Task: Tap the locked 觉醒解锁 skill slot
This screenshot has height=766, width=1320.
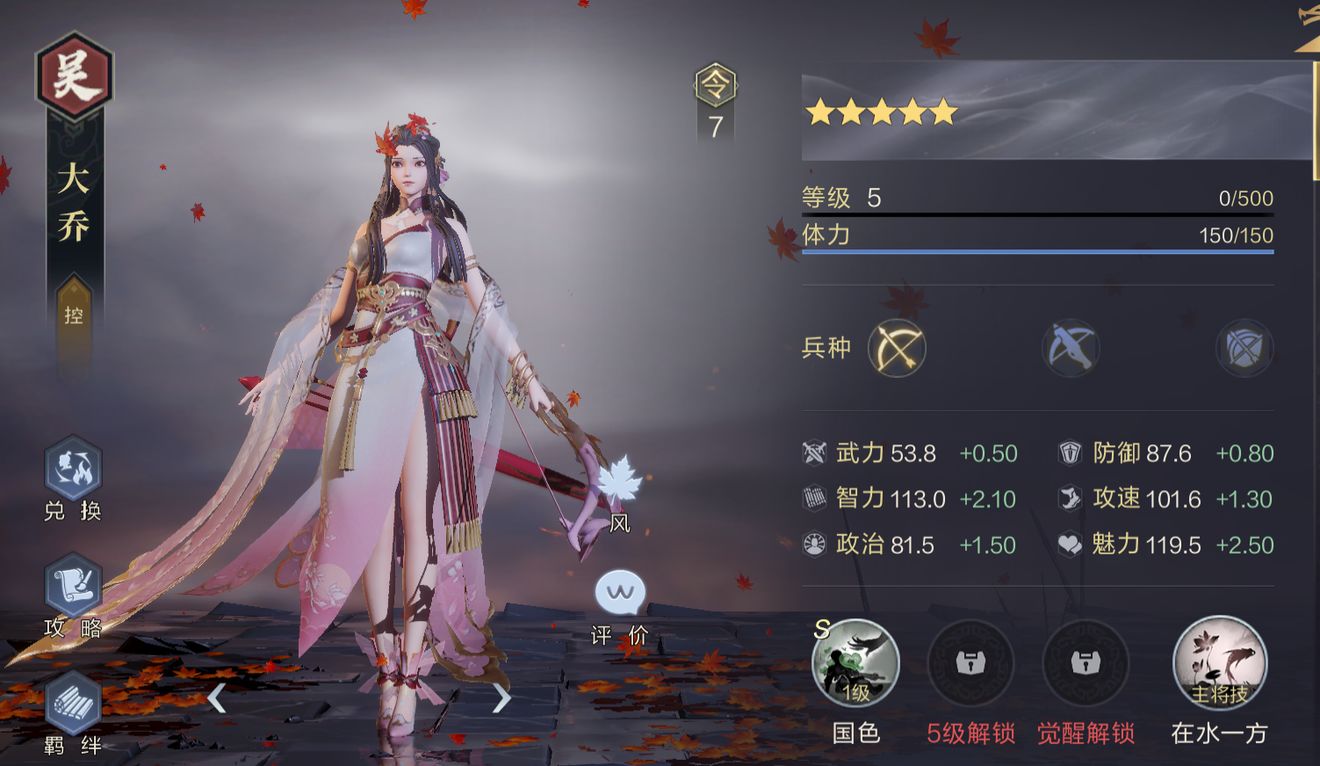Action: pos(1085,664)
